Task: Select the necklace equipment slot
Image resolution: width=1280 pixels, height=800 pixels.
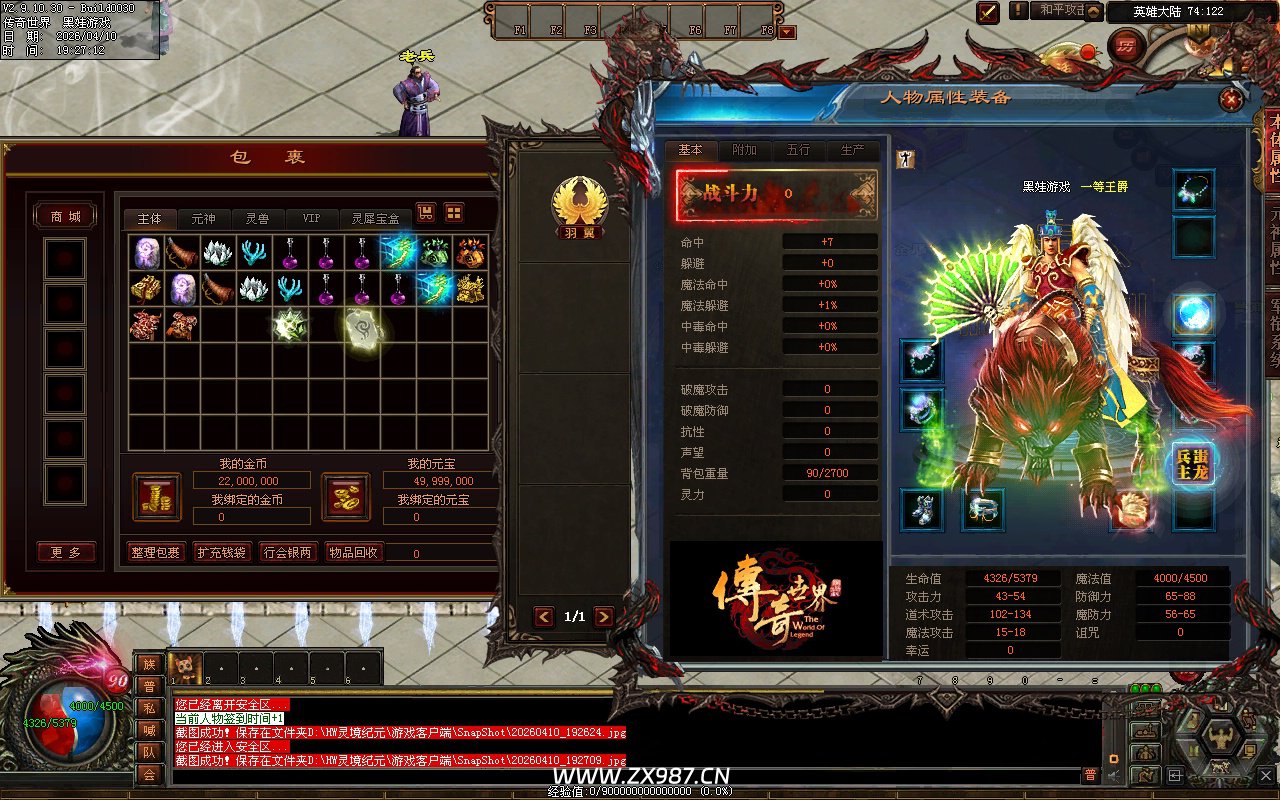Action: point(1193,190)
